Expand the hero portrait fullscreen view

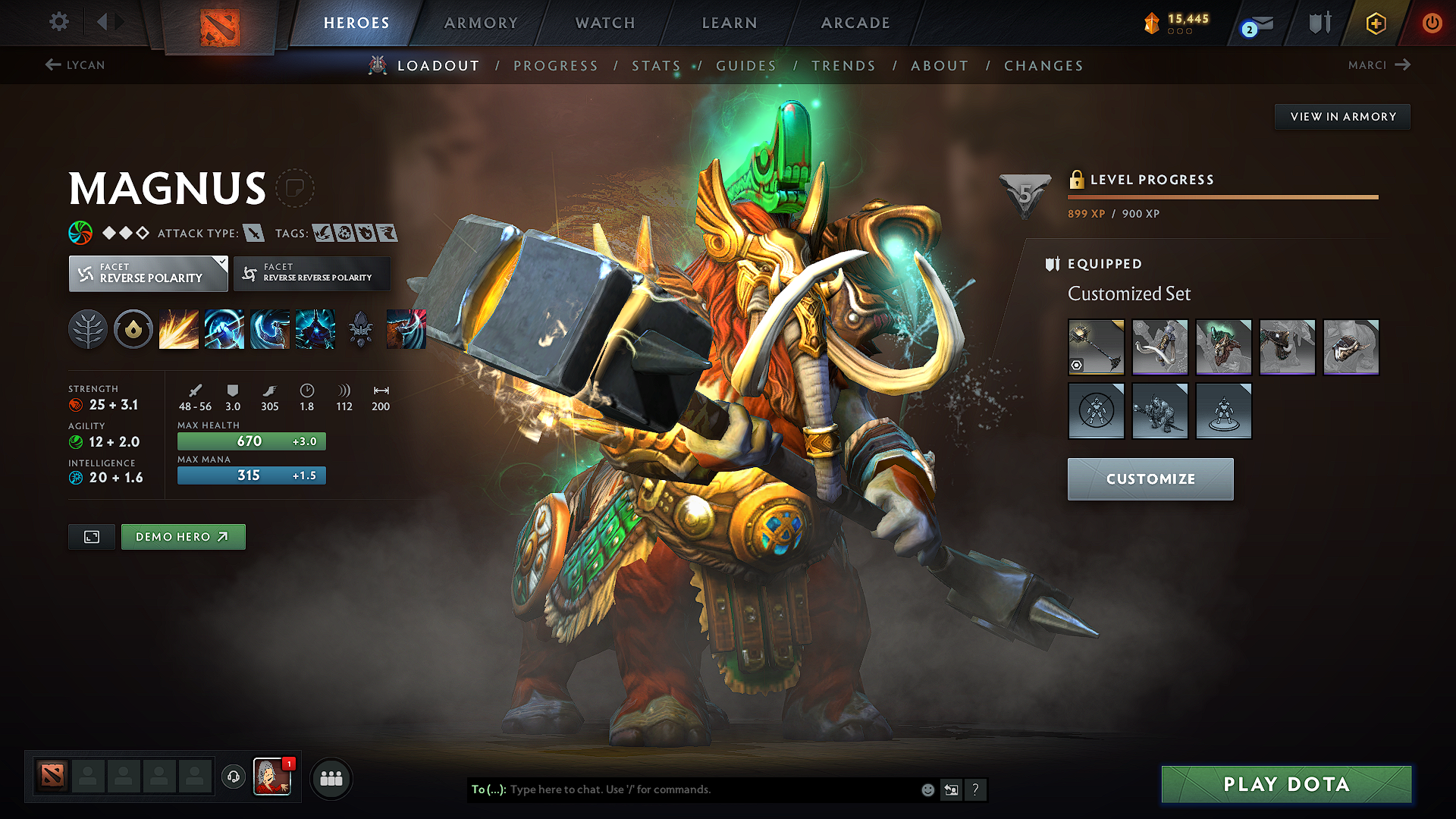click(91, 536)
